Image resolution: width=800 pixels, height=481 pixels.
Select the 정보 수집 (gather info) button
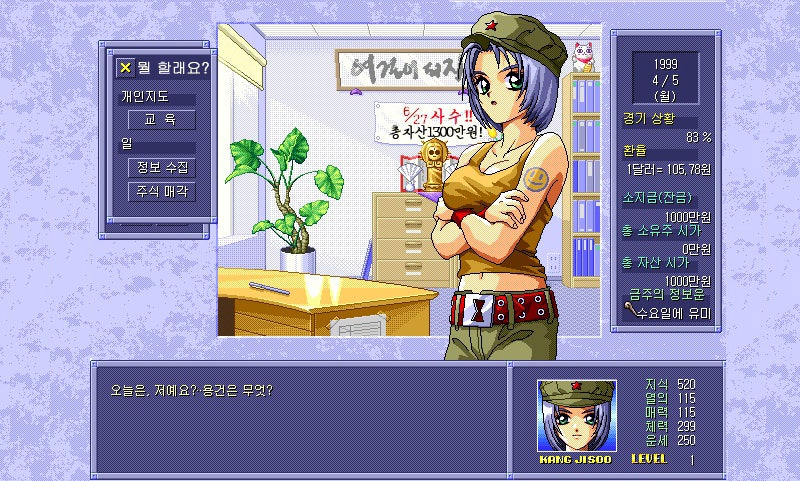click(161, 167)
